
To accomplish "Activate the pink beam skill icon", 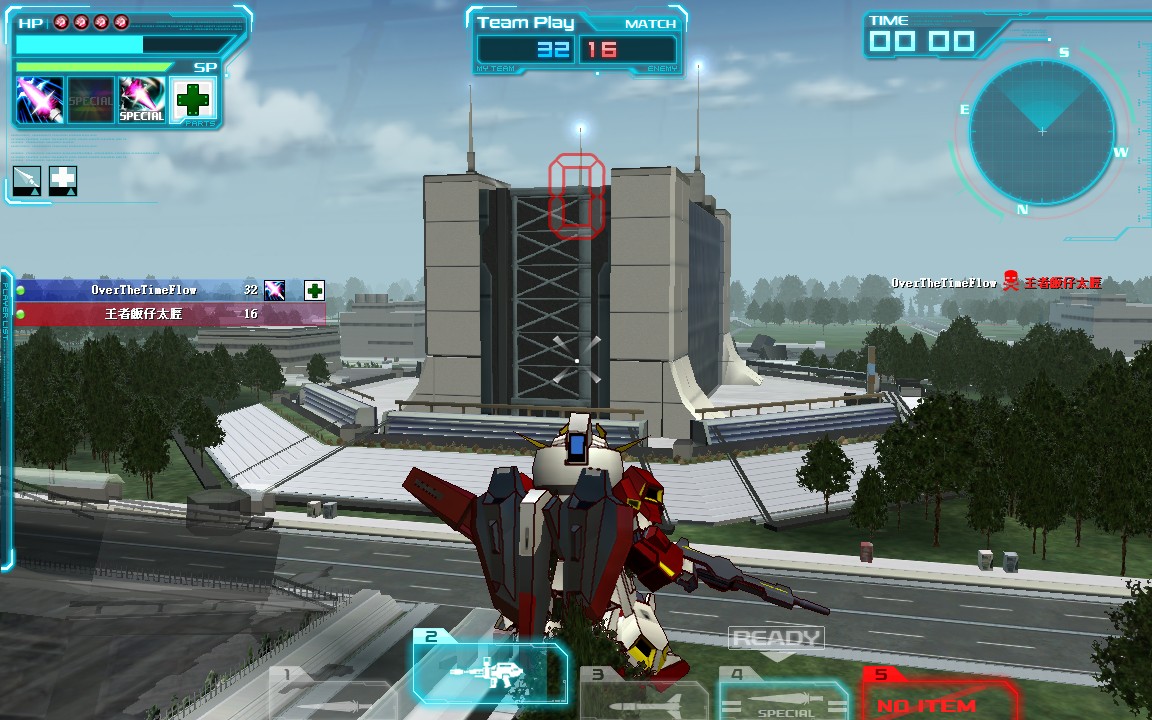I will coord(40,100).
